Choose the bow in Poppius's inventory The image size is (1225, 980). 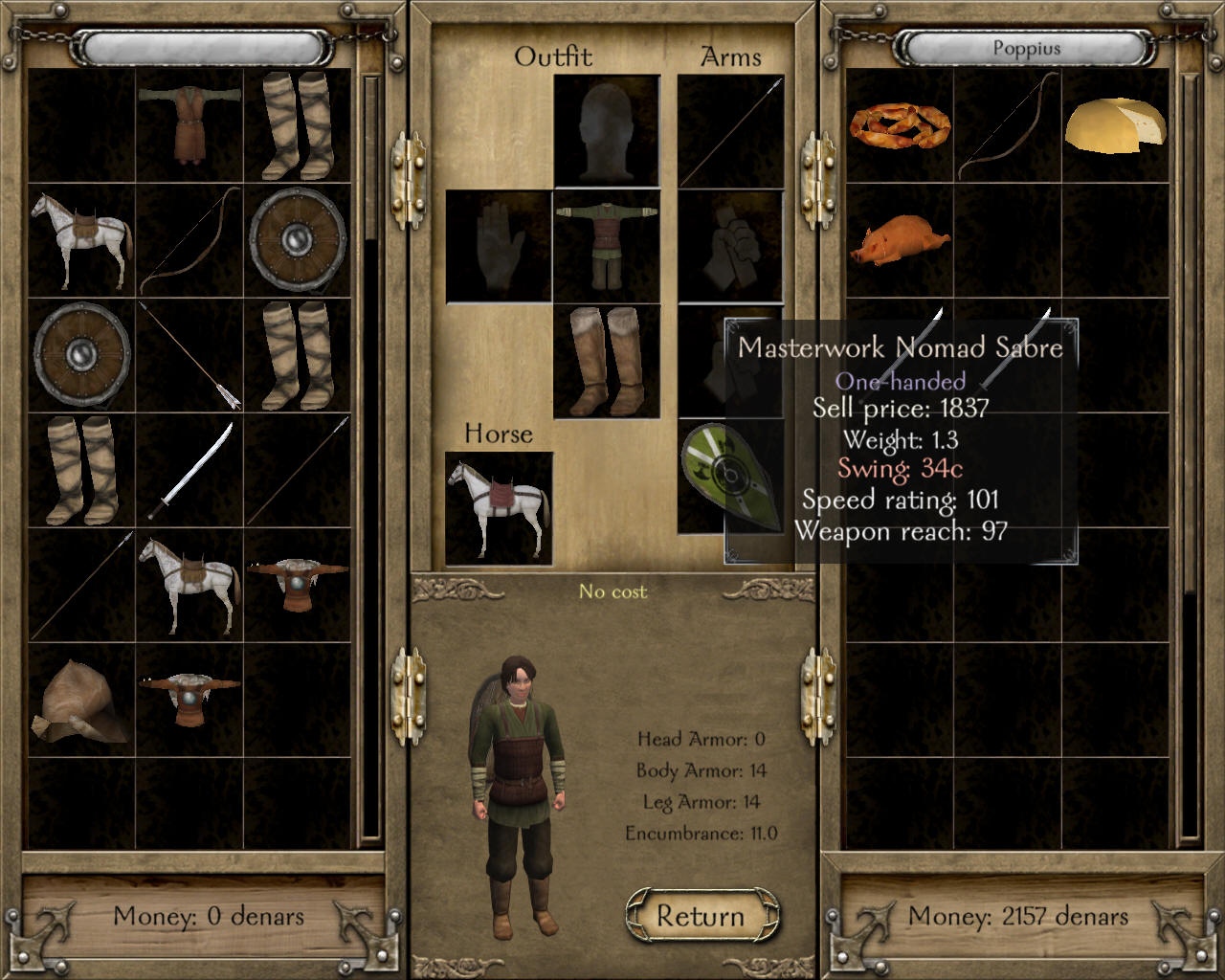[x=1008, y=125]
